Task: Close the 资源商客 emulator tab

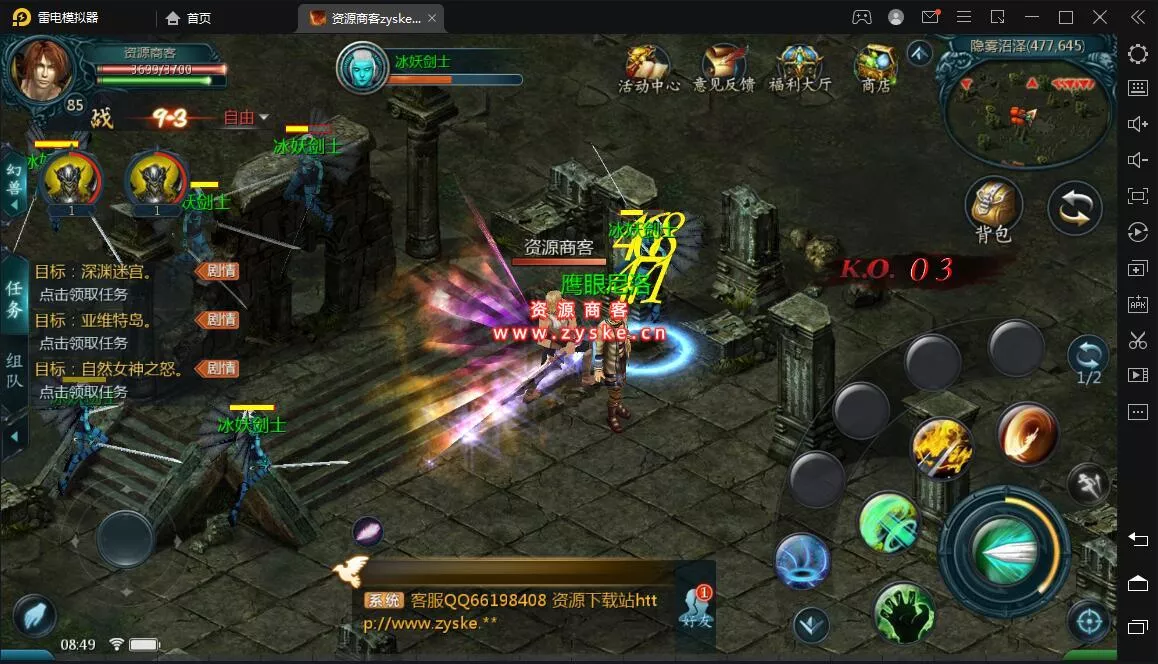Action: click(x=431, y=18)
